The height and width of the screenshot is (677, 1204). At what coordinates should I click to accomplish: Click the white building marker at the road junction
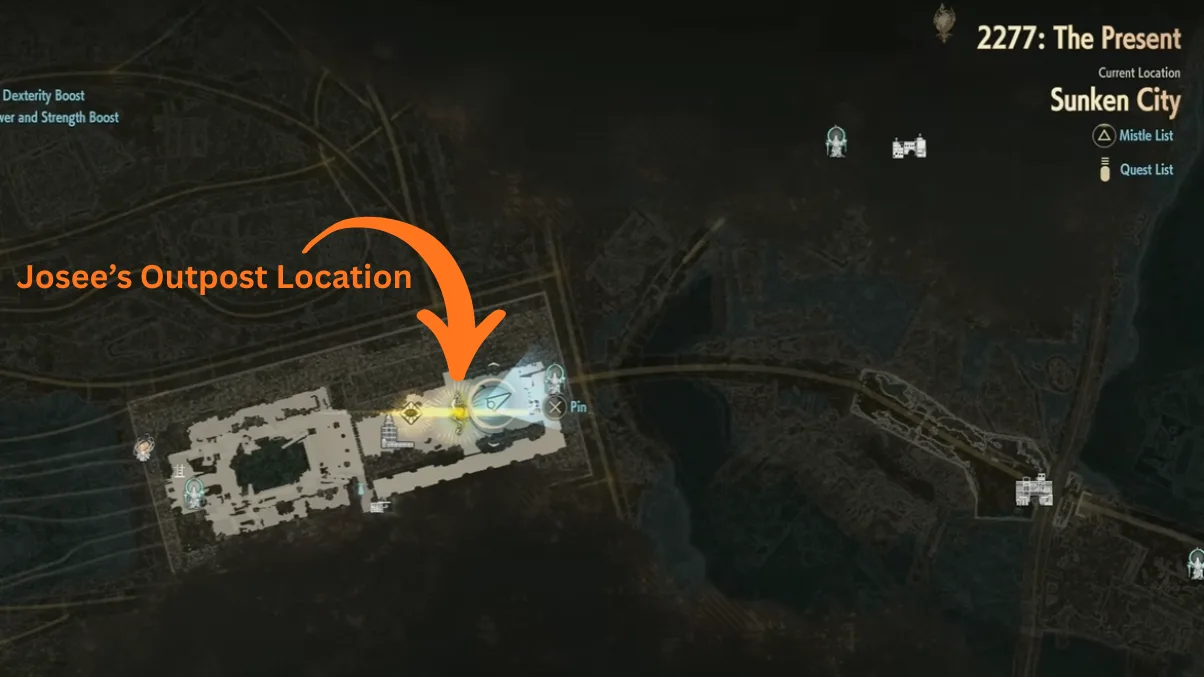[x=1035, y=490]
